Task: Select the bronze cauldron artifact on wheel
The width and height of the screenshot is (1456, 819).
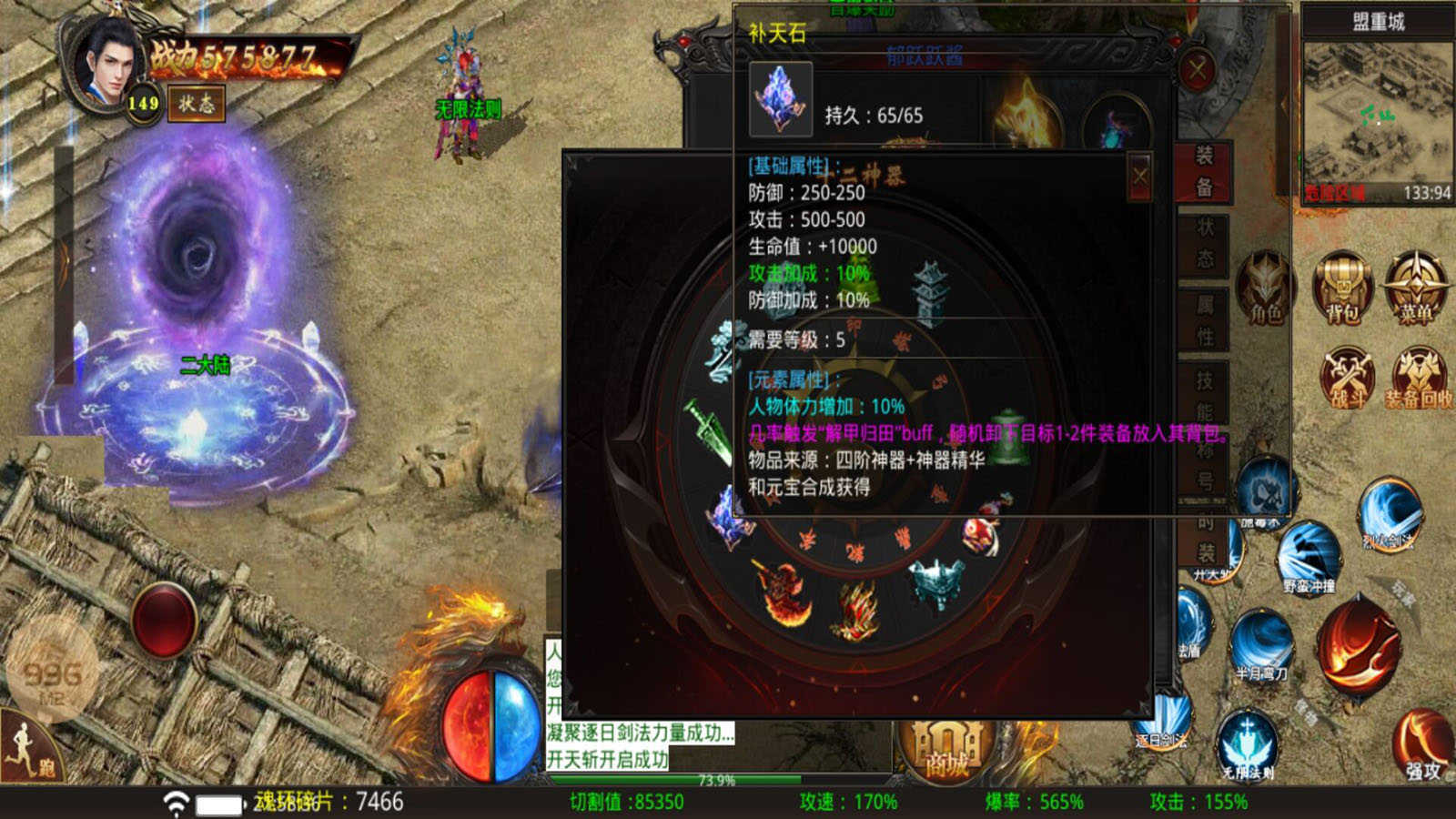Action: [937, 584]
